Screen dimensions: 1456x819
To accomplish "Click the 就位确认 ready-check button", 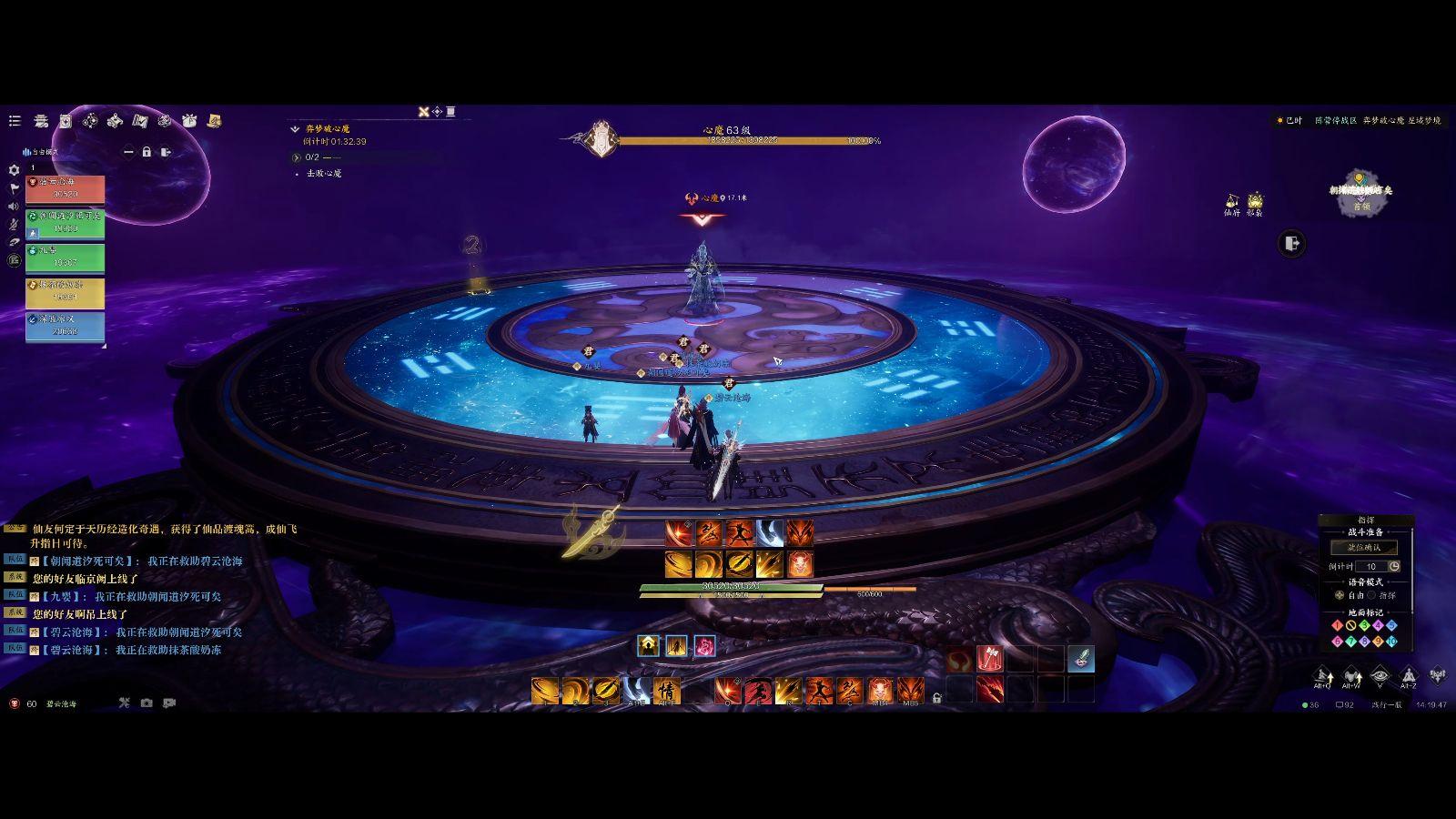I will point(1363,547).
